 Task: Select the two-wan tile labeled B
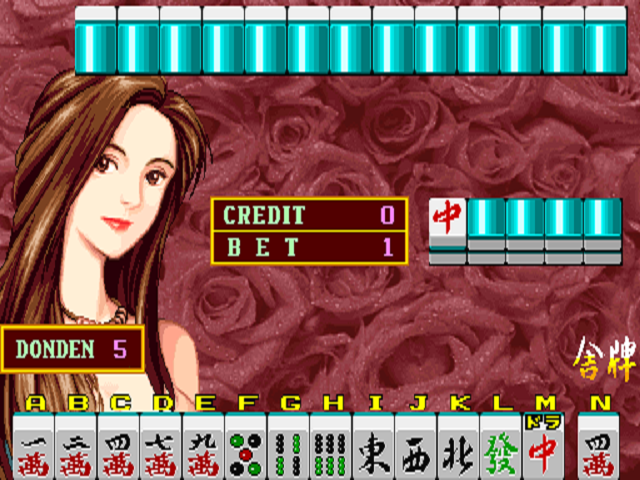(x=77, y=448)
